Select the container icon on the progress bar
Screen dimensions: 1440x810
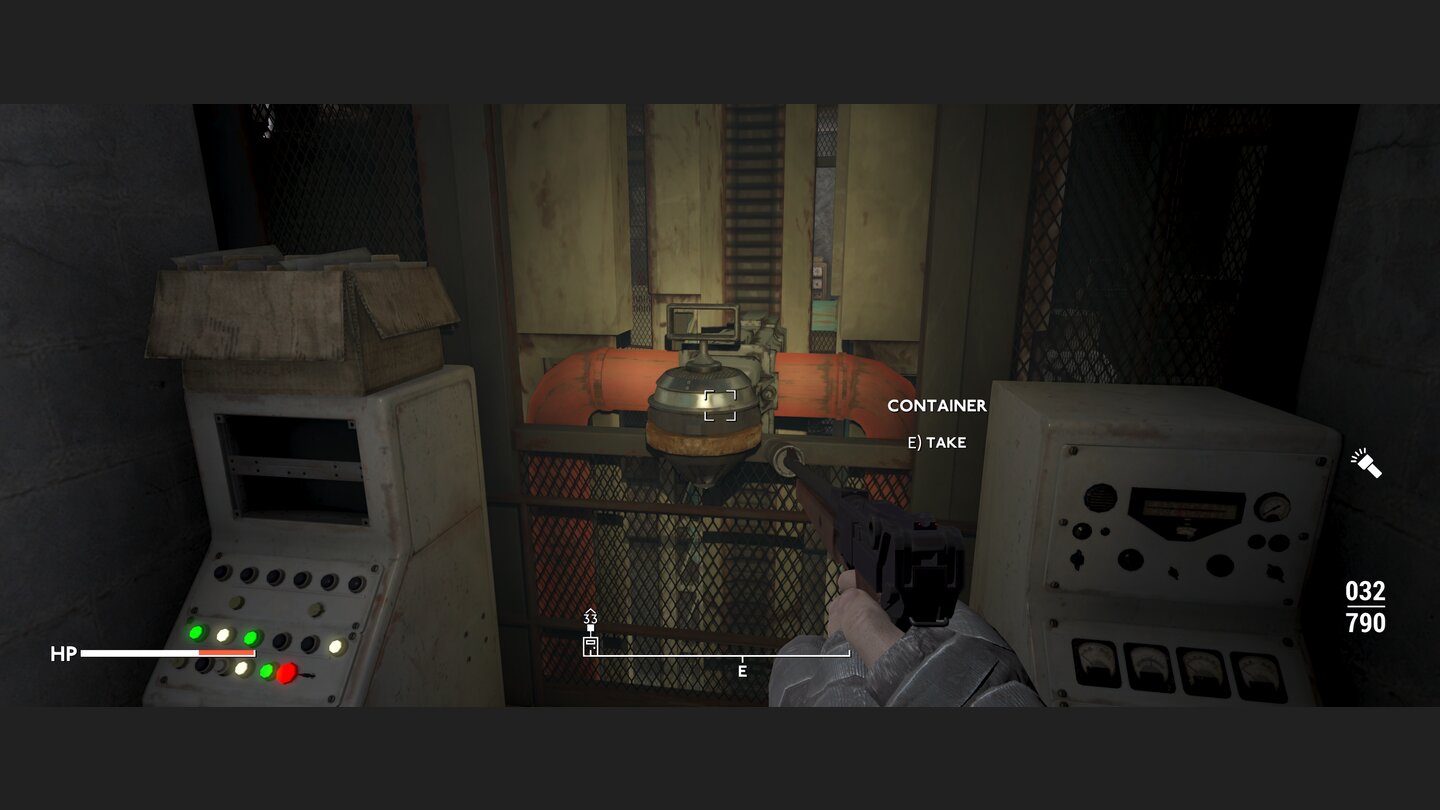coord(591,644)
